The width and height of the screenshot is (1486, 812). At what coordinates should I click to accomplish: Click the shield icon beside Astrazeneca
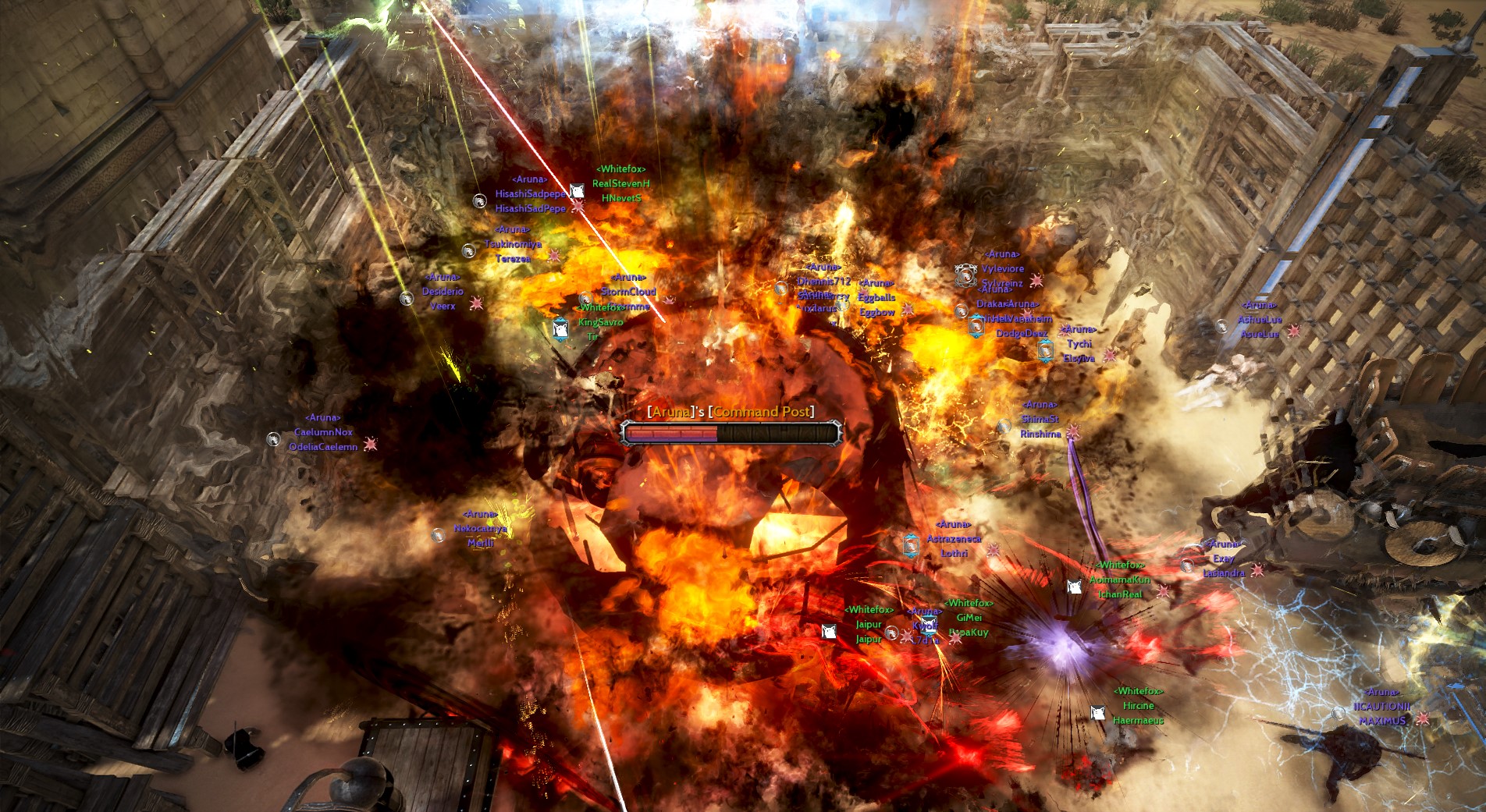[911, 546]
